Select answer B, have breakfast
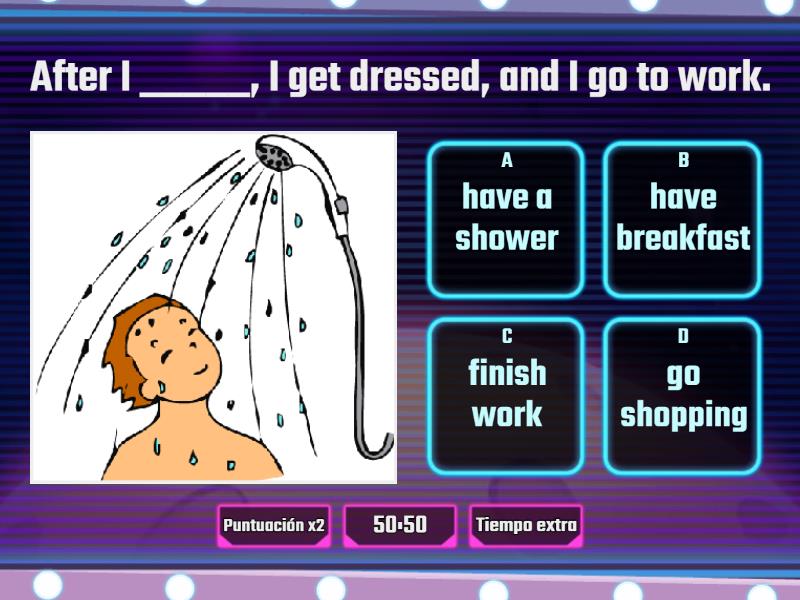Image resolution: width=800 pixels, height=600 pixels. tap(682, 220)
